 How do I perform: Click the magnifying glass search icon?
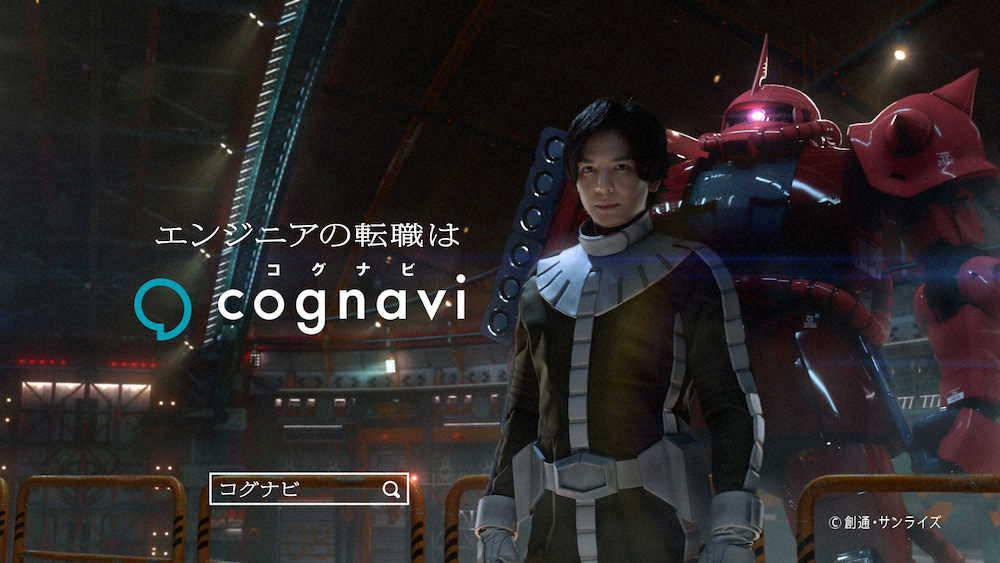[x=391, y=489]
